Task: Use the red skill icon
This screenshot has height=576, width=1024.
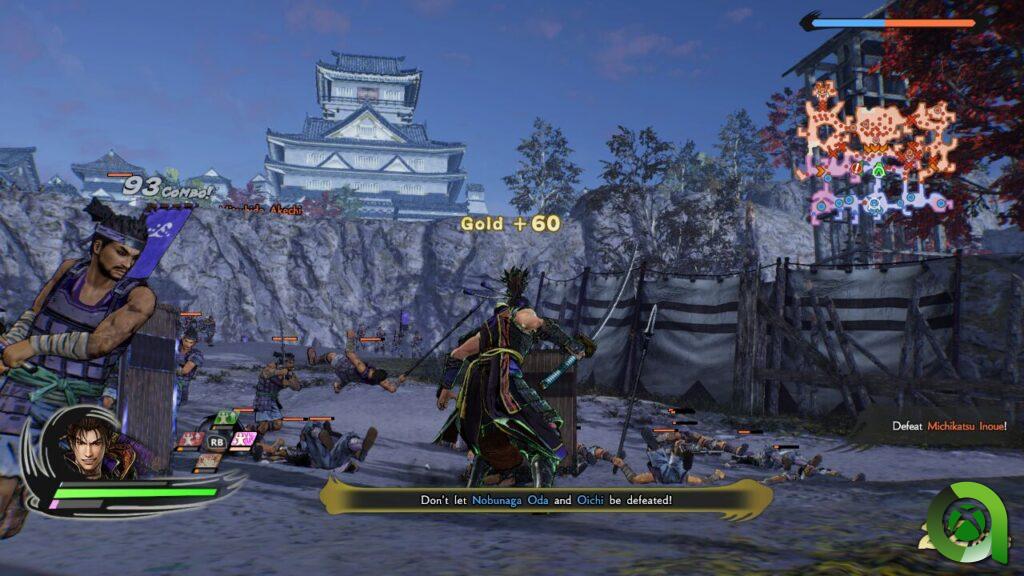Action: click(x=190, y=439)
